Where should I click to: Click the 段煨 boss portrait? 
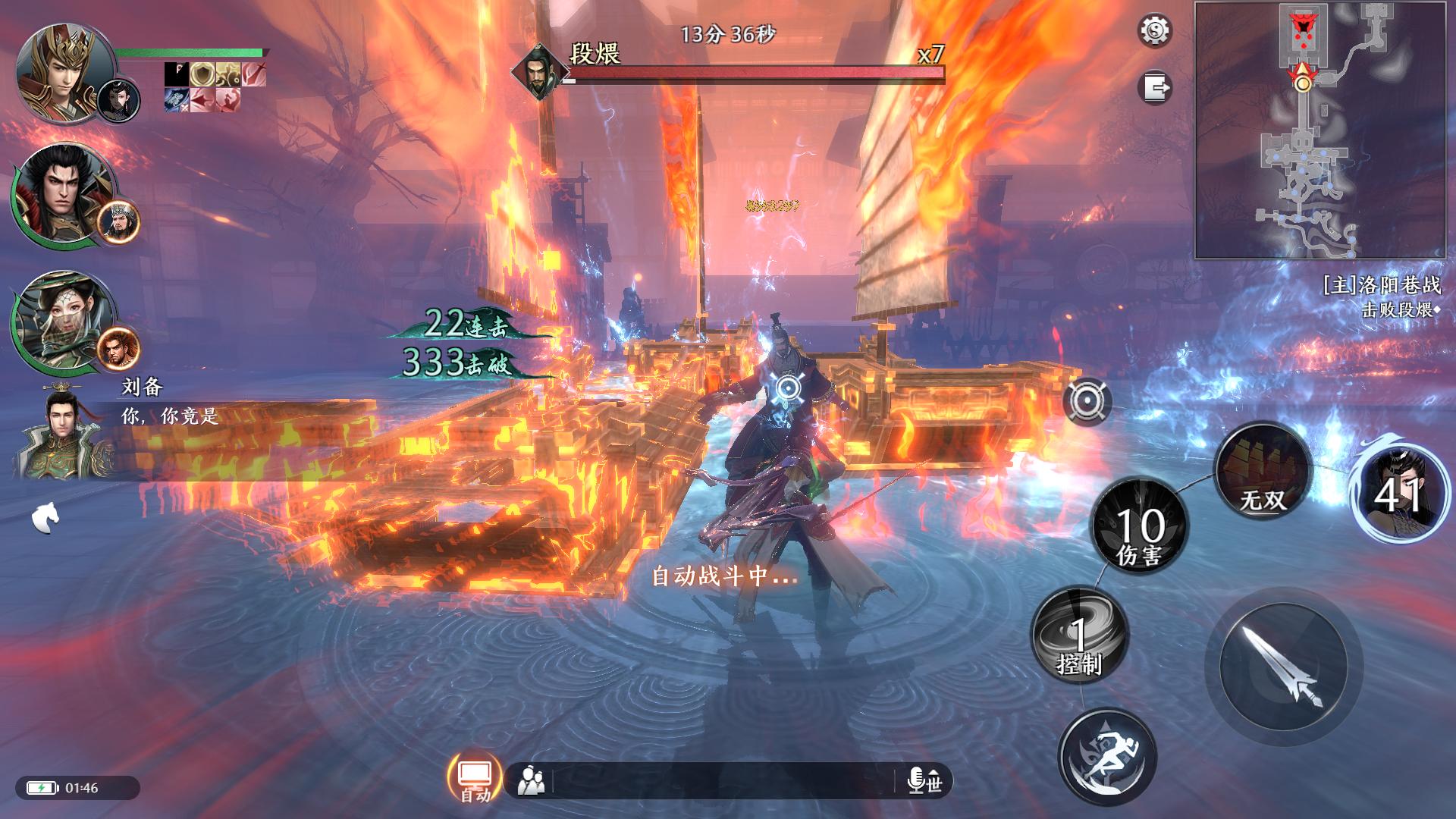538,72
